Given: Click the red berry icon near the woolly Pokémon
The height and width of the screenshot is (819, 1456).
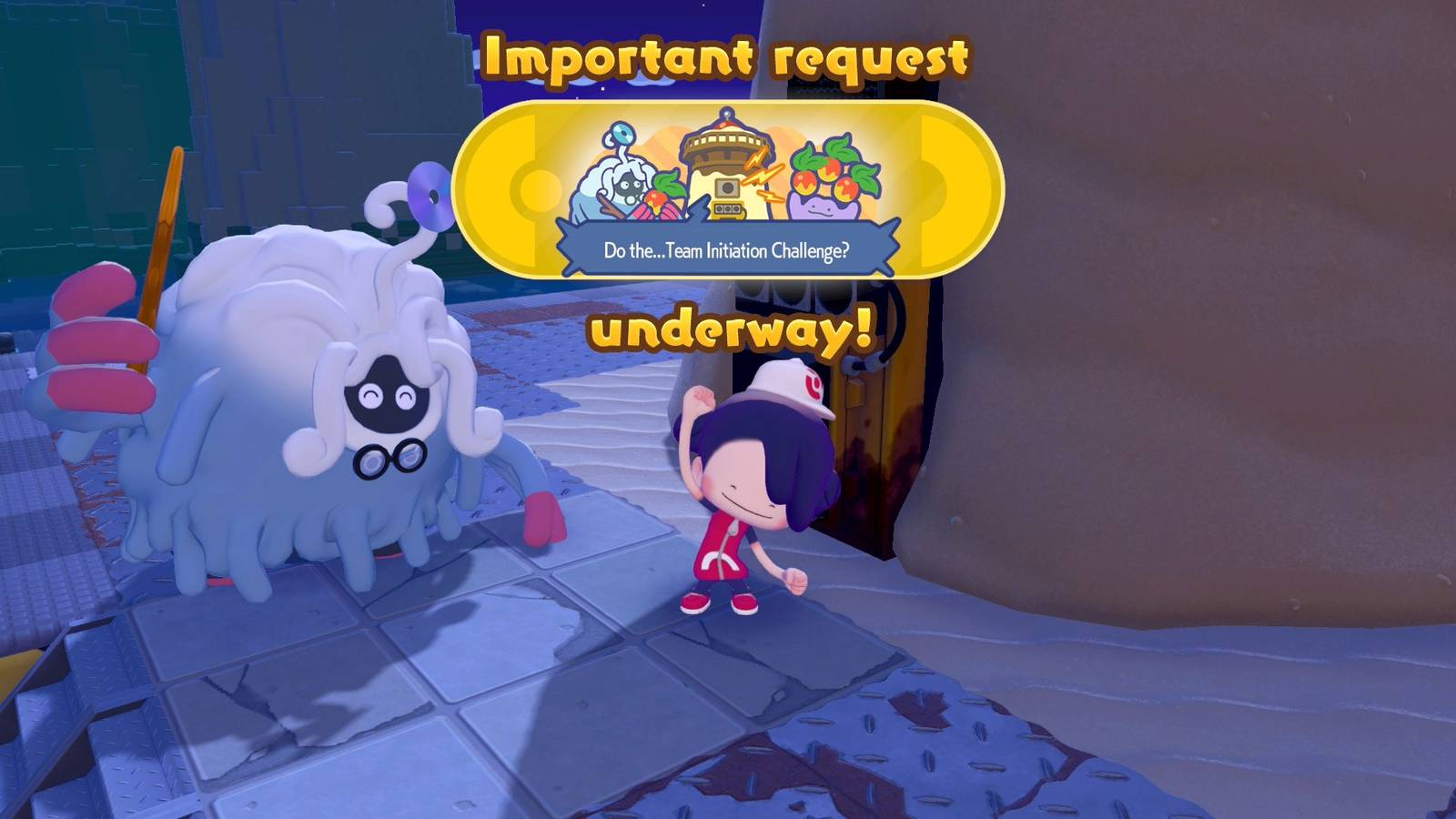Looking at the screenshot, I should point(657,197).
